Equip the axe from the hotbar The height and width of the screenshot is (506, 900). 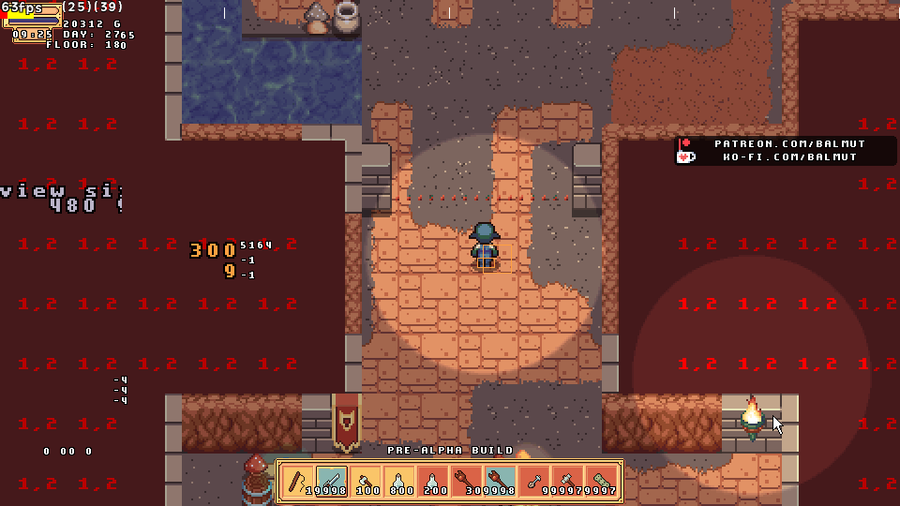pos(365,482)
